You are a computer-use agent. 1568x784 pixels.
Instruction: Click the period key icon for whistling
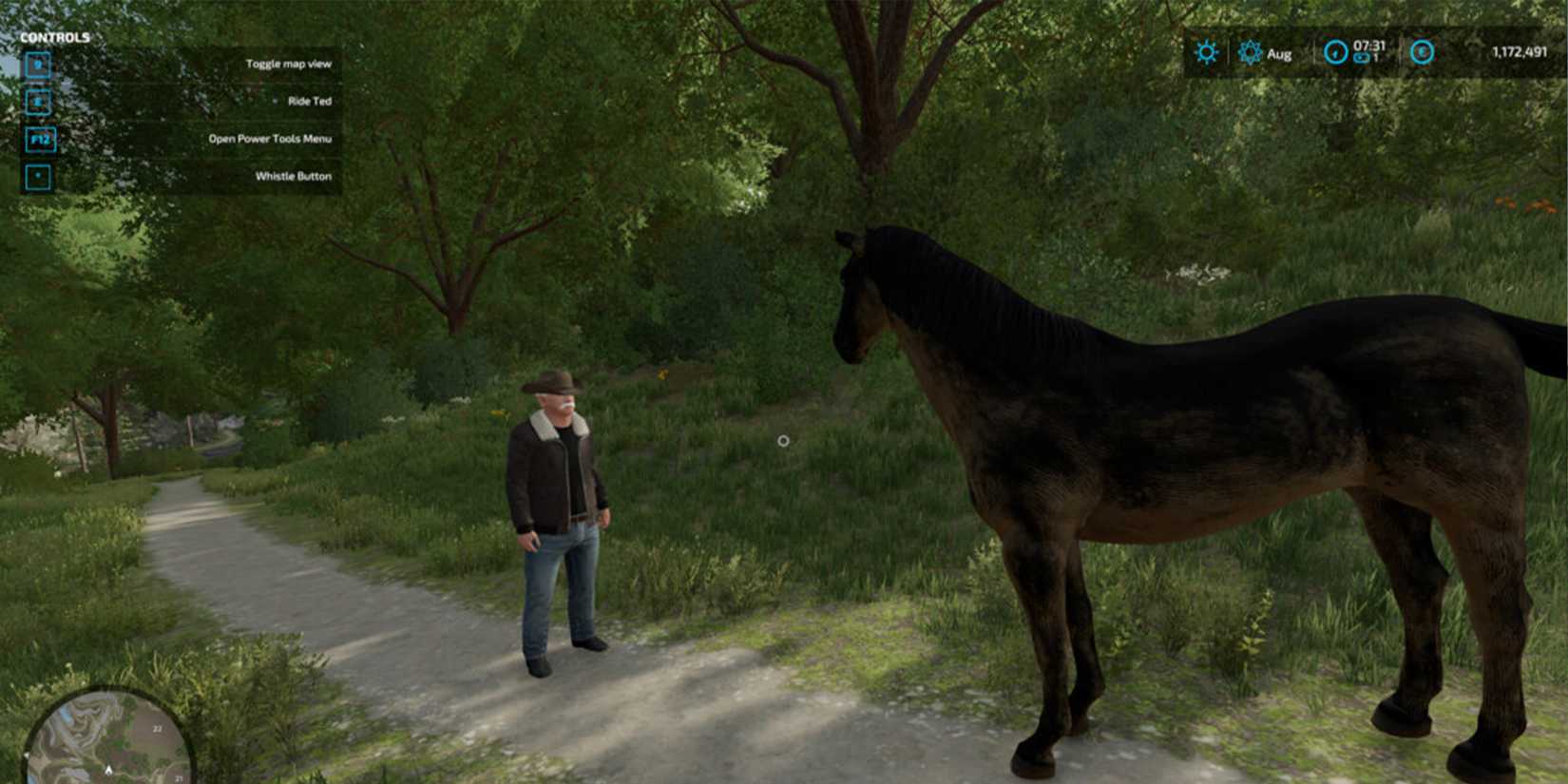(x=38, y=177)
